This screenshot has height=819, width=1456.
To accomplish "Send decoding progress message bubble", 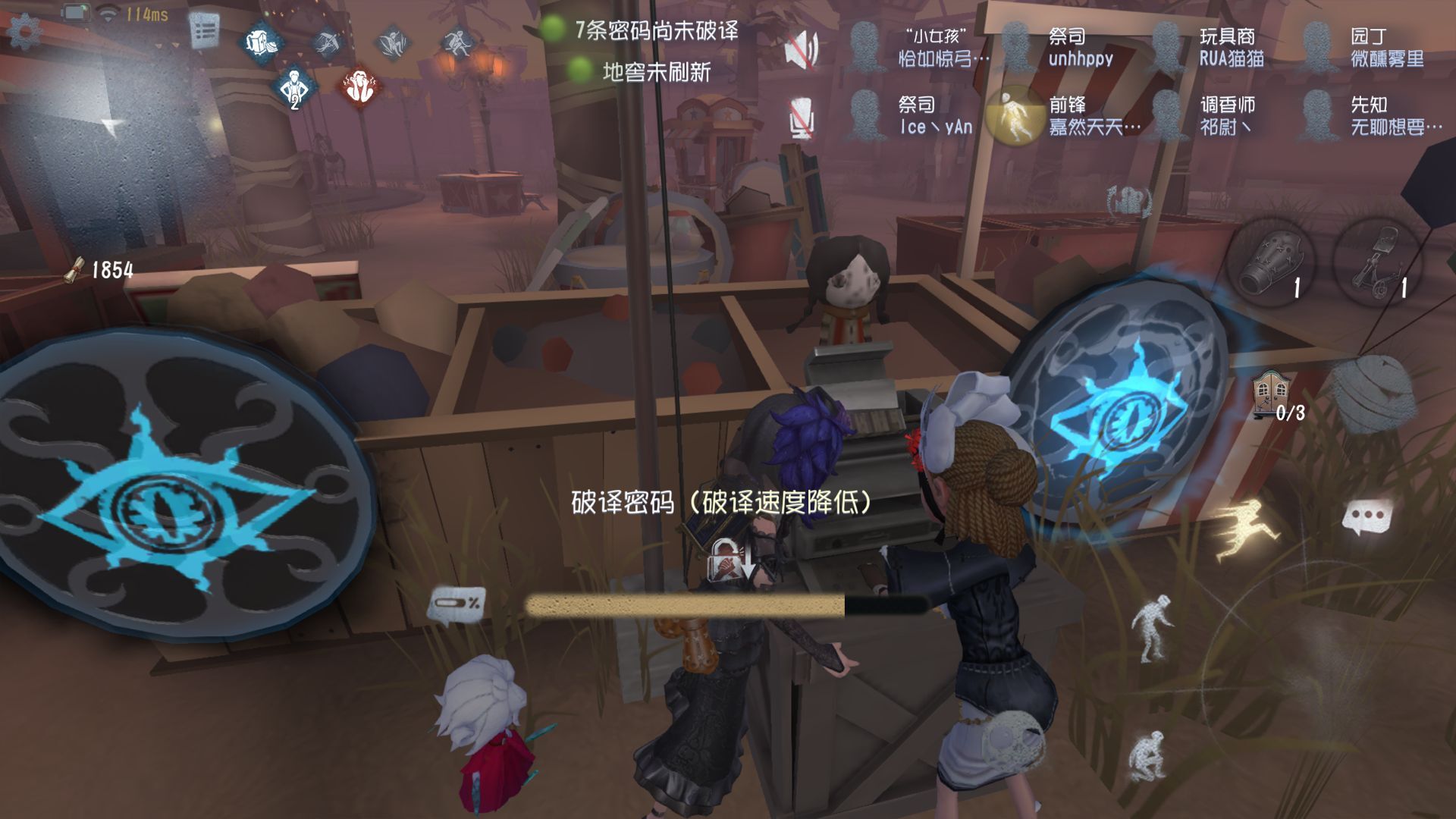I will (x=457, y=604).
